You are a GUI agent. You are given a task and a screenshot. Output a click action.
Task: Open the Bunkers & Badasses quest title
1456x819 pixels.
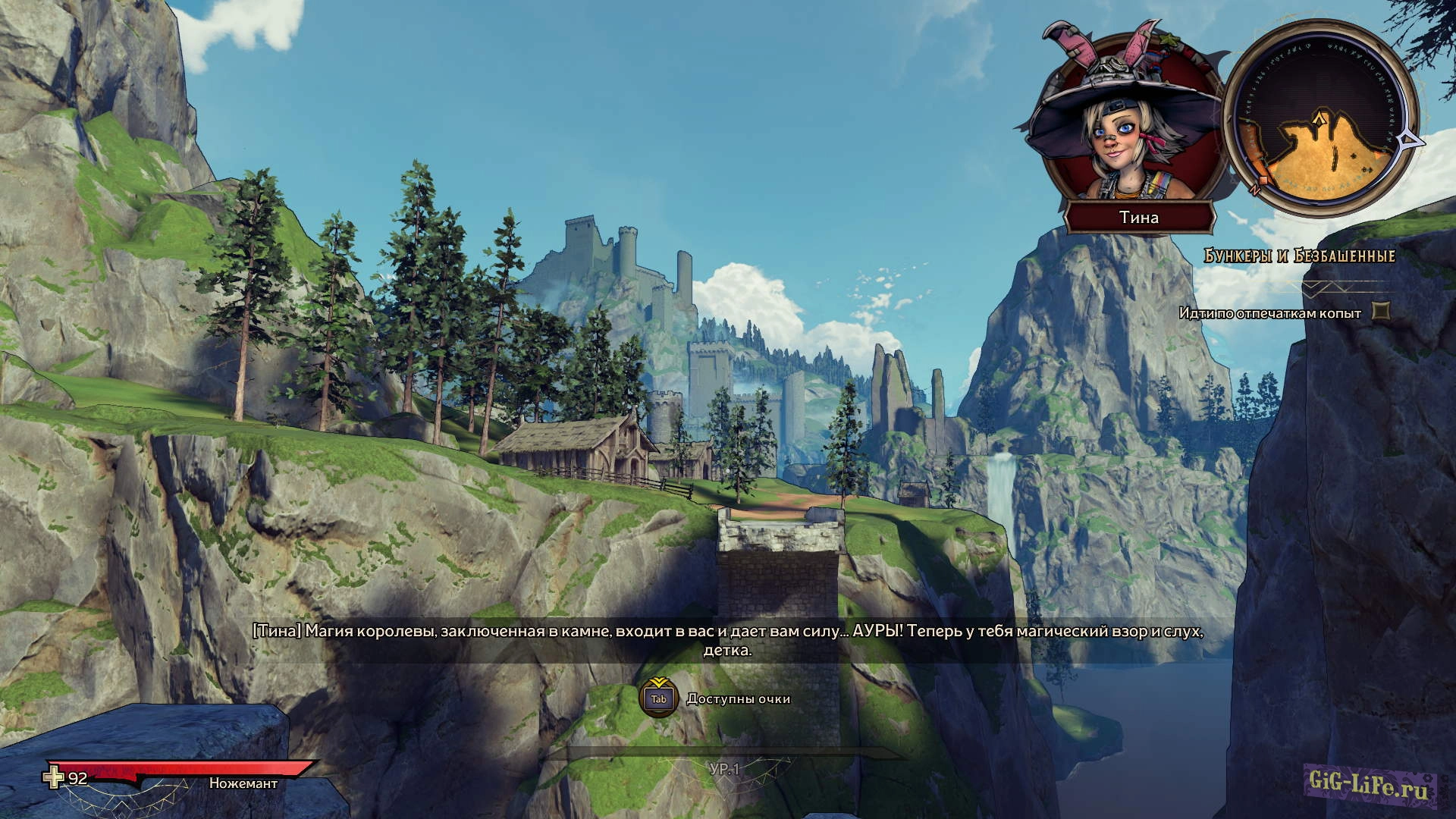coord(1299,256)
